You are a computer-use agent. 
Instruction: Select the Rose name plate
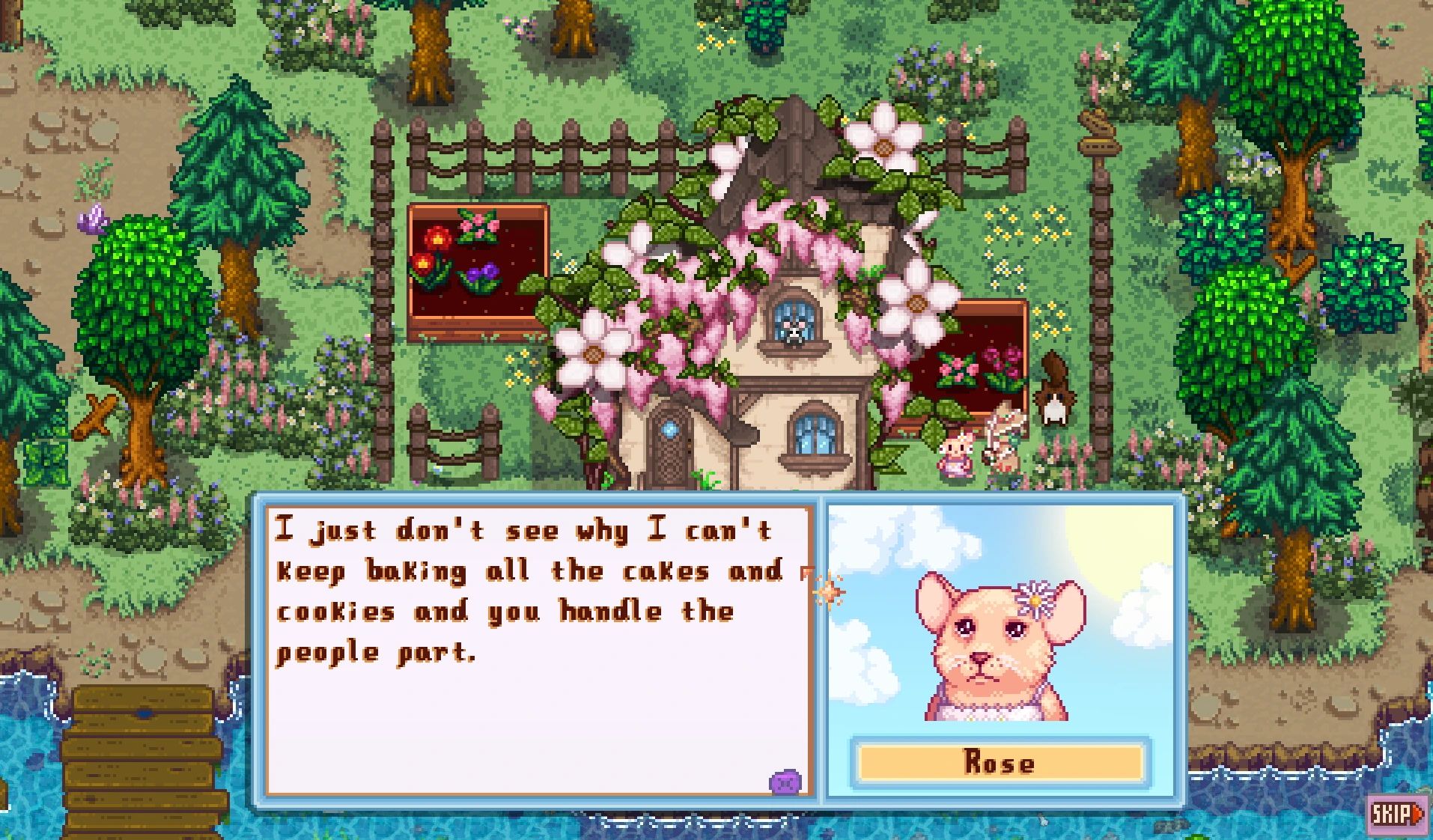pyautogui.click(x=1001, y=762)
